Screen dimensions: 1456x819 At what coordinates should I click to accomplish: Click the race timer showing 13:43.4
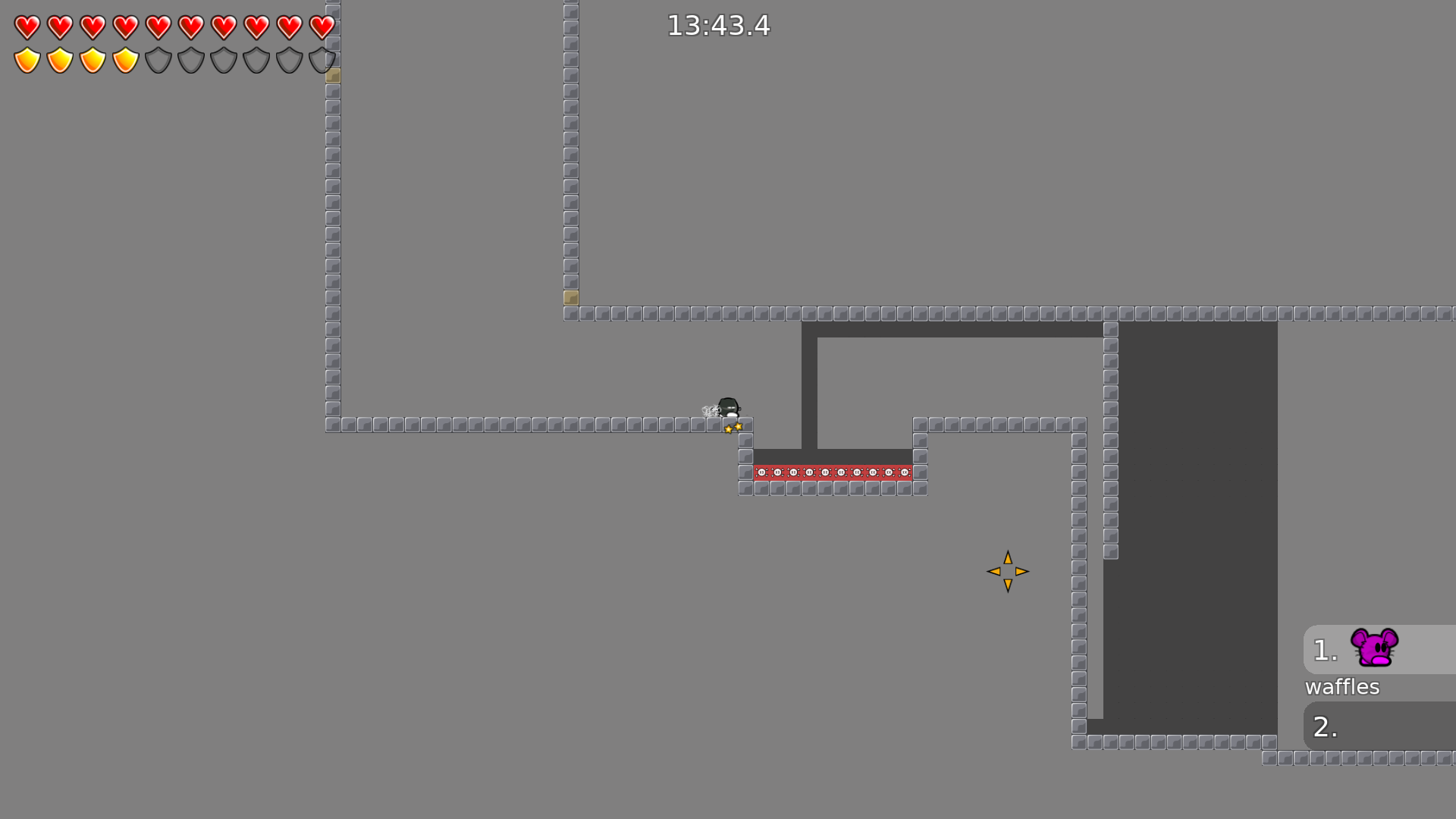[x=717, y=26]
